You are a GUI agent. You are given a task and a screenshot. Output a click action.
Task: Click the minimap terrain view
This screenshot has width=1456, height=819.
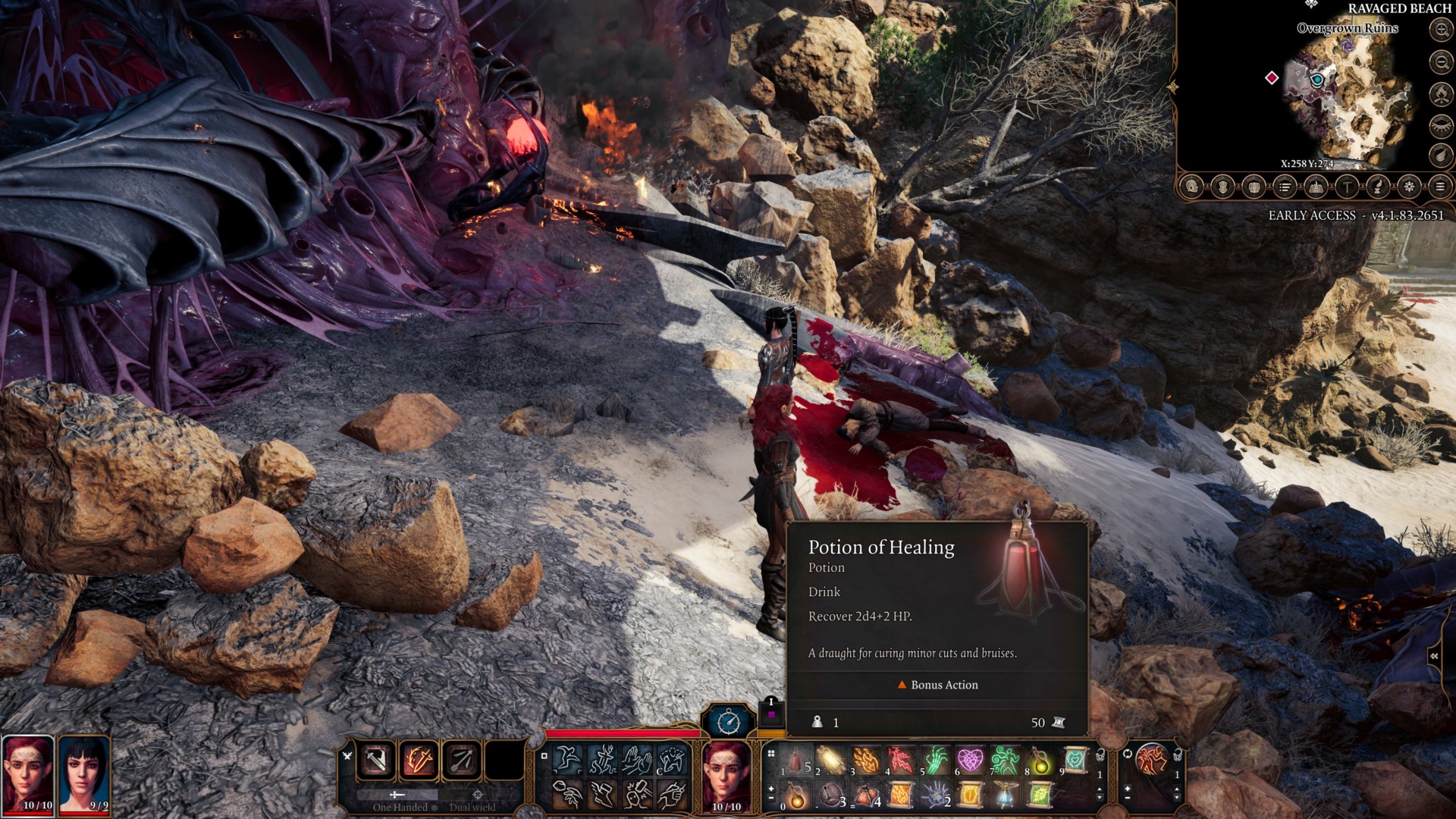point(1350,99)
